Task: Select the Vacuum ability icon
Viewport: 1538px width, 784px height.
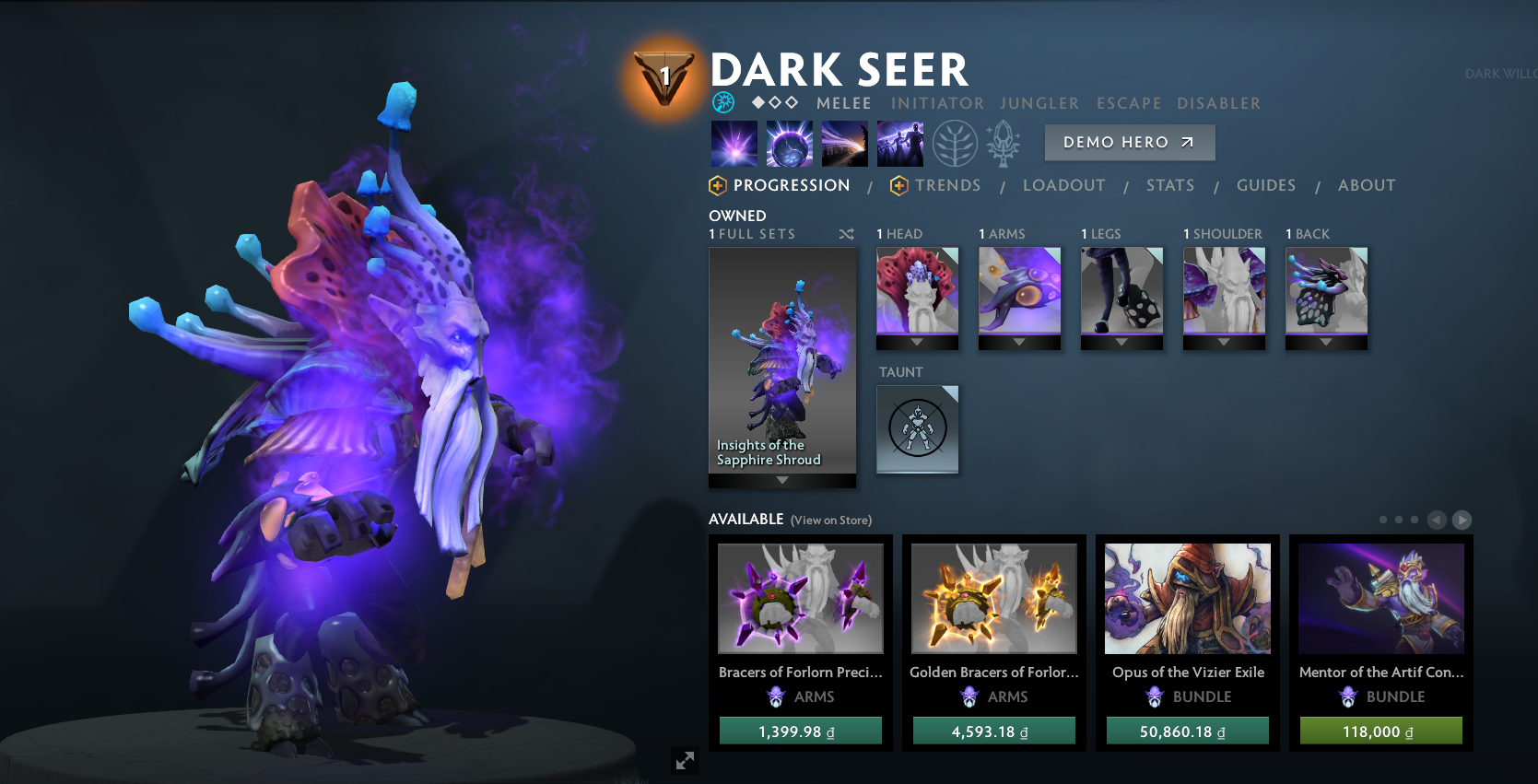Action: 734,145
